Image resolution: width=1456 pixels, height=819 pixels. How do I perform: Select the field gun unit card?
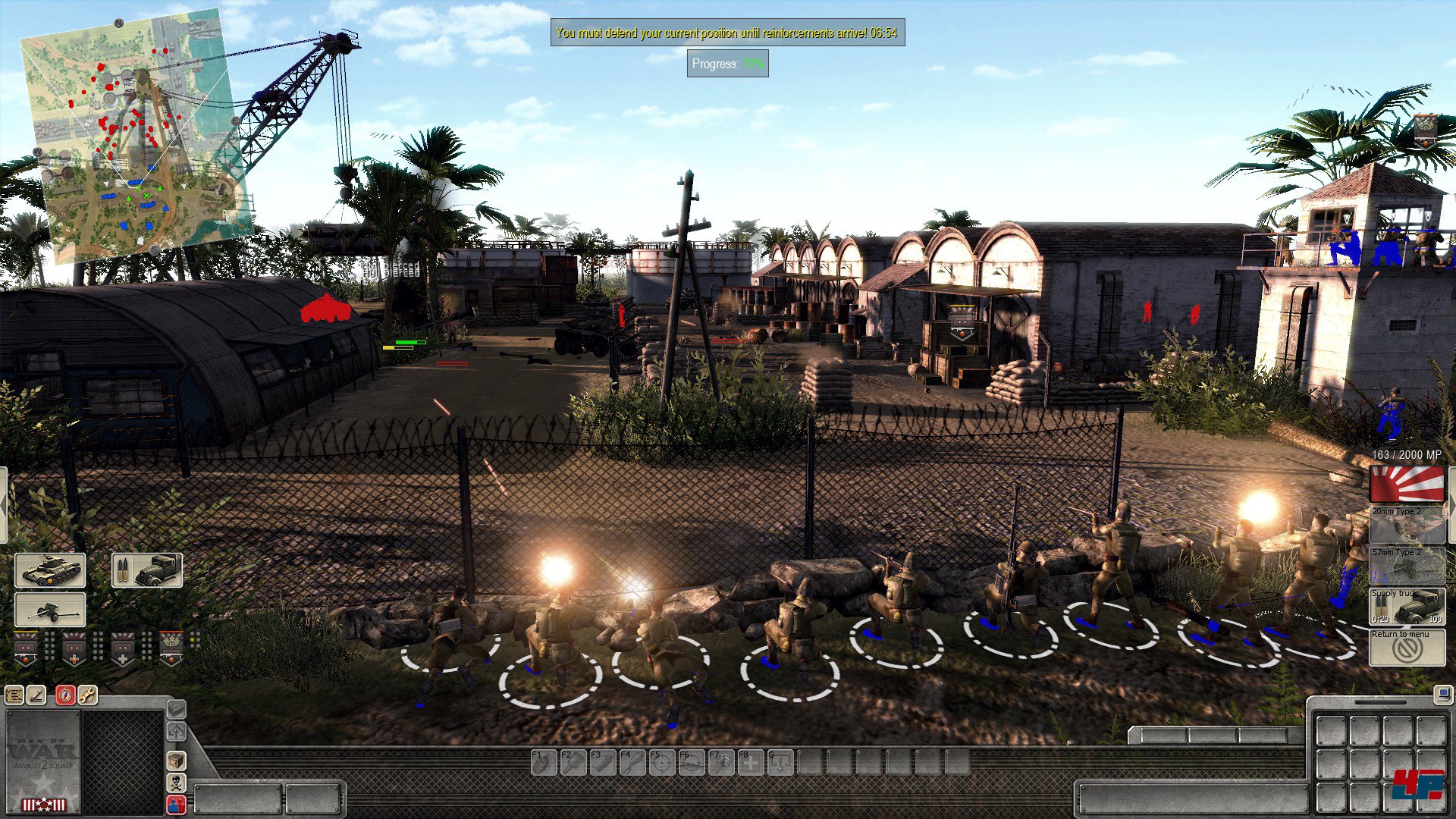50,610
